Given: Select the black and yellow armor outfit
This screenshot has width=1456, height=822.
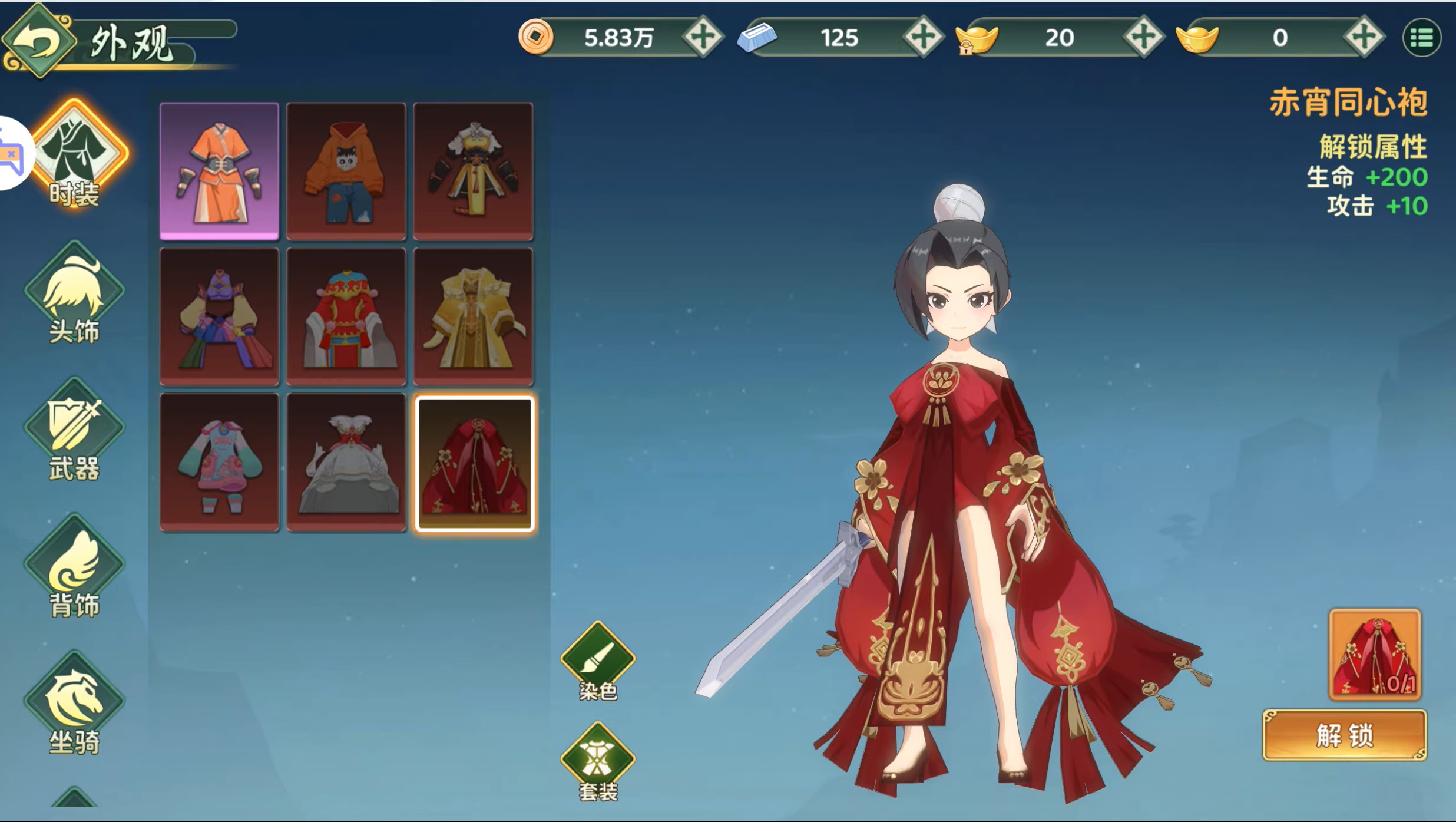Looking at the screenshot, I should [474, 171].
